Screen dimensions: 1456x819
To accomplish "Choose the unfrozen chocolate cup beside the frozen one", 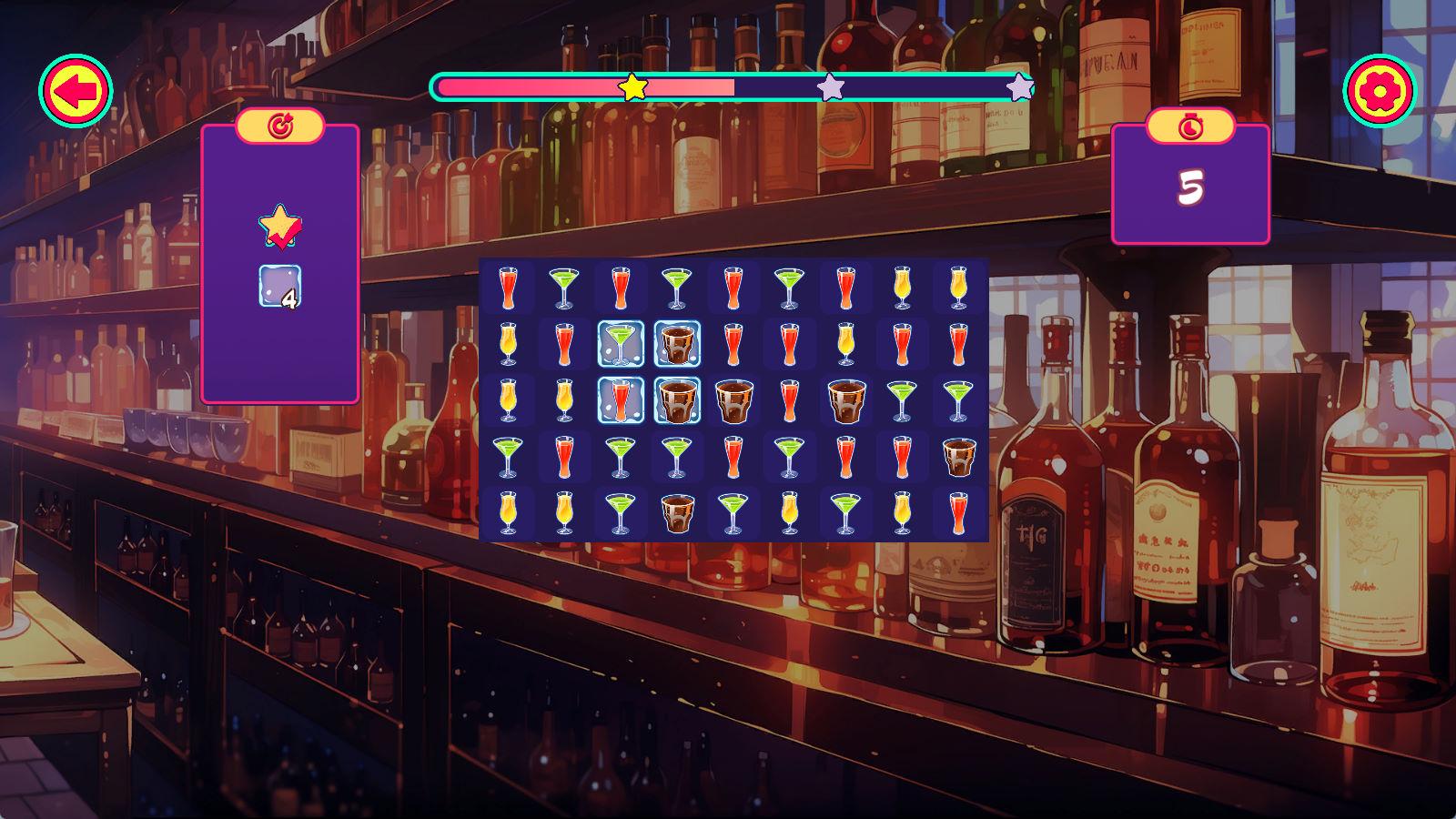I will (733, 400).
